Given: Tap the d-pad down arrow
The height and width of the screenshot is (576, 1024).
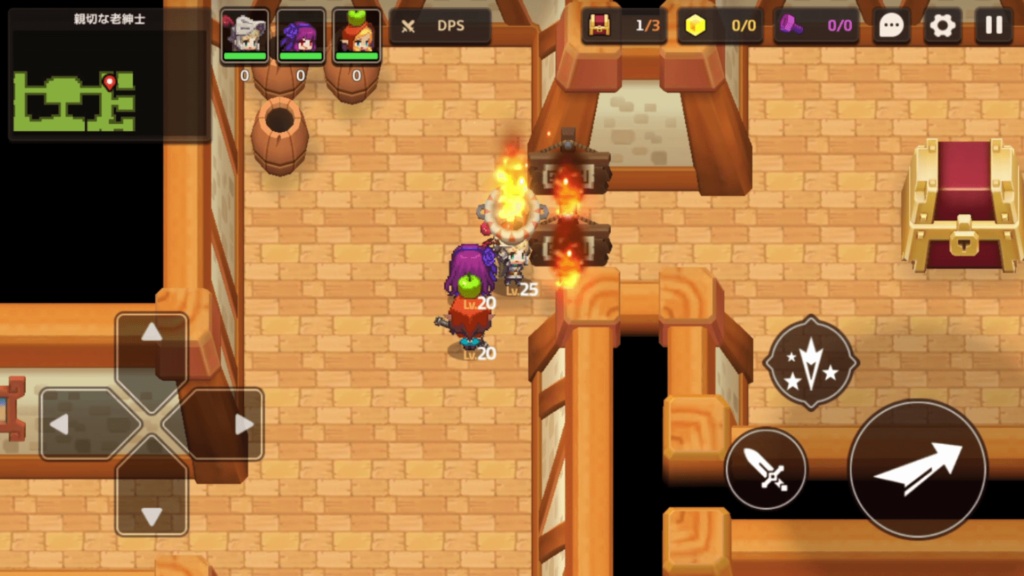Looking at the screenshot, I should (151, 503).
